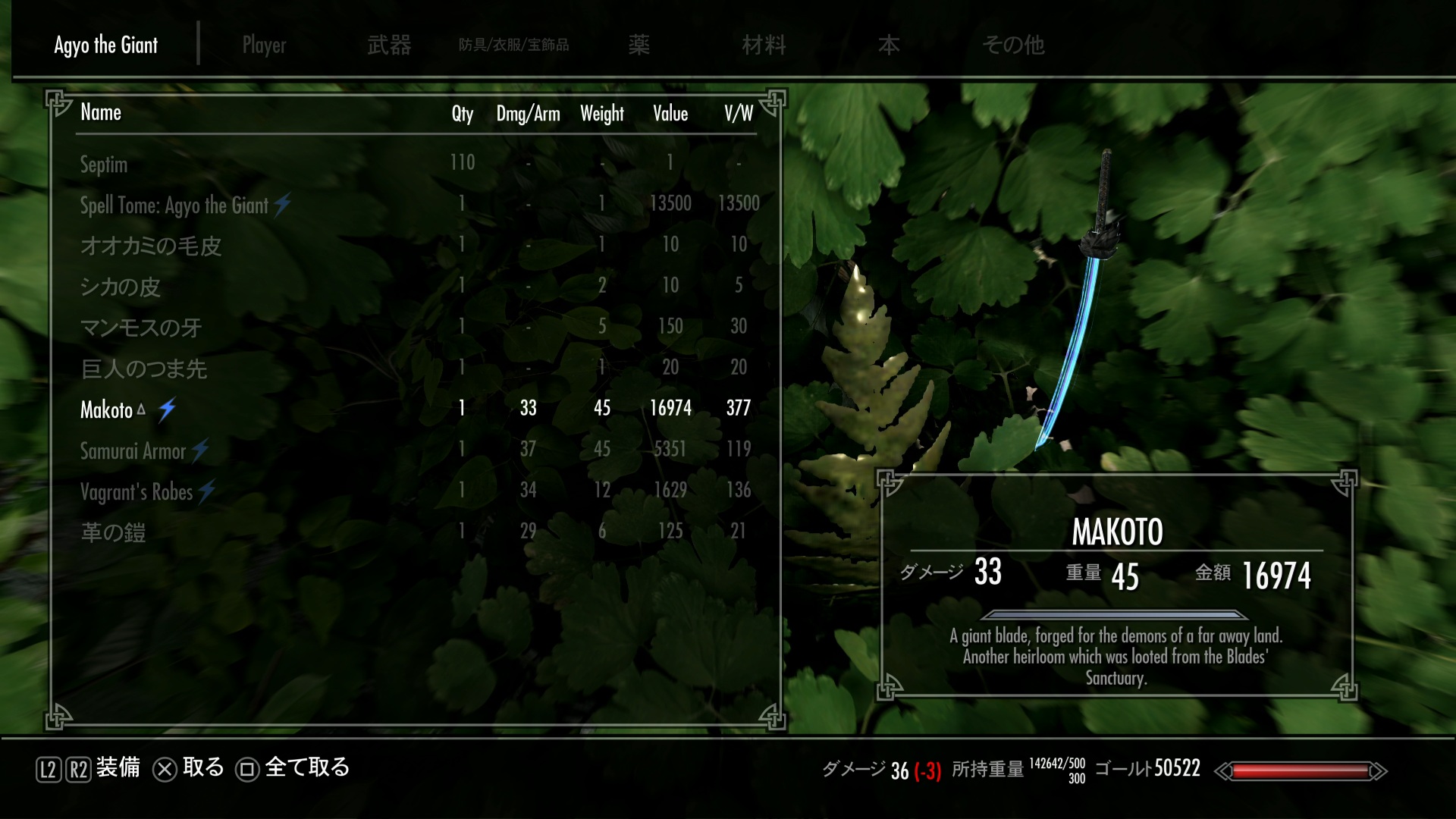Sort the list by Value column
Viewport: 1456px width, 819px height.
pyautogui.click(x=670, y=114)
